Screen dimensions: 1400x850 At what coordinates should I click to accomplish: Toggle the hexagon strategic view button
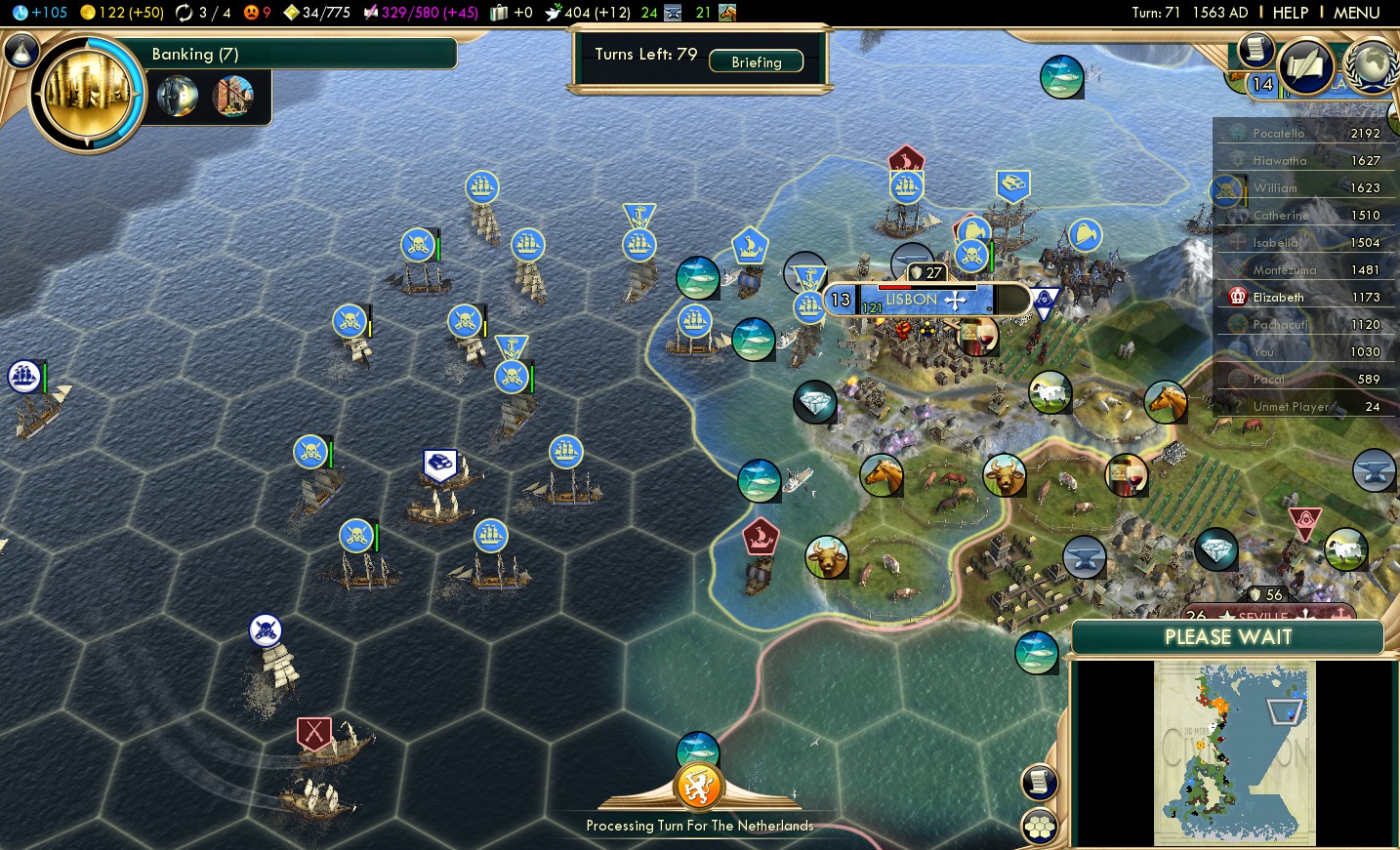pyautogui.click(x=1039, y=827)
